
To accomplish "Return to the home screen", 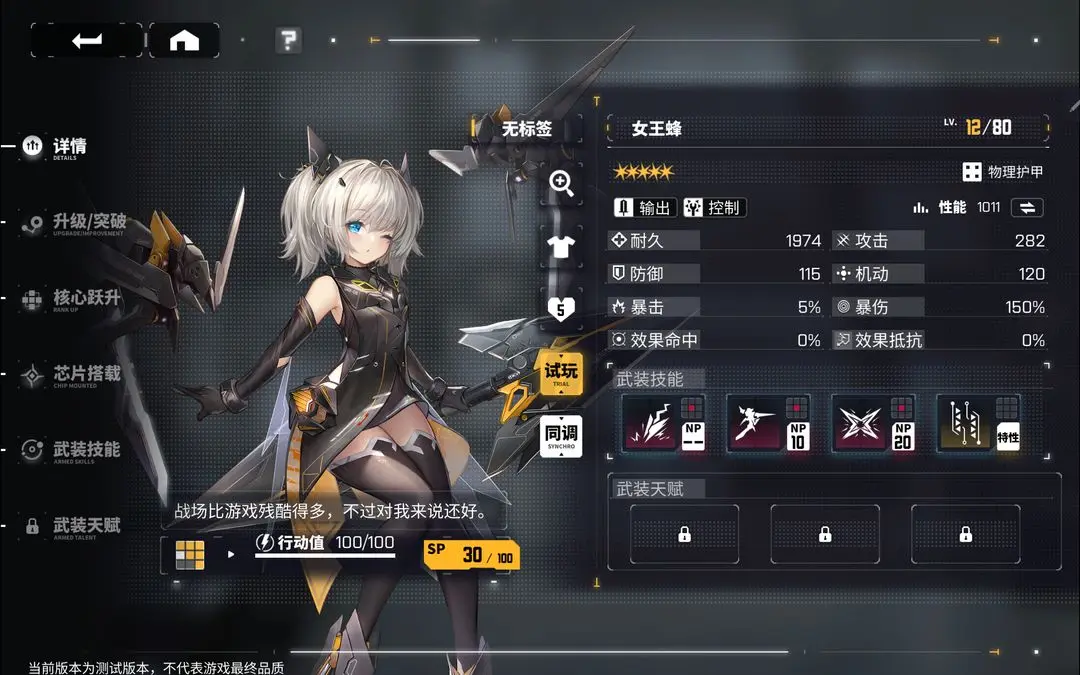I will tap(184, 40).
